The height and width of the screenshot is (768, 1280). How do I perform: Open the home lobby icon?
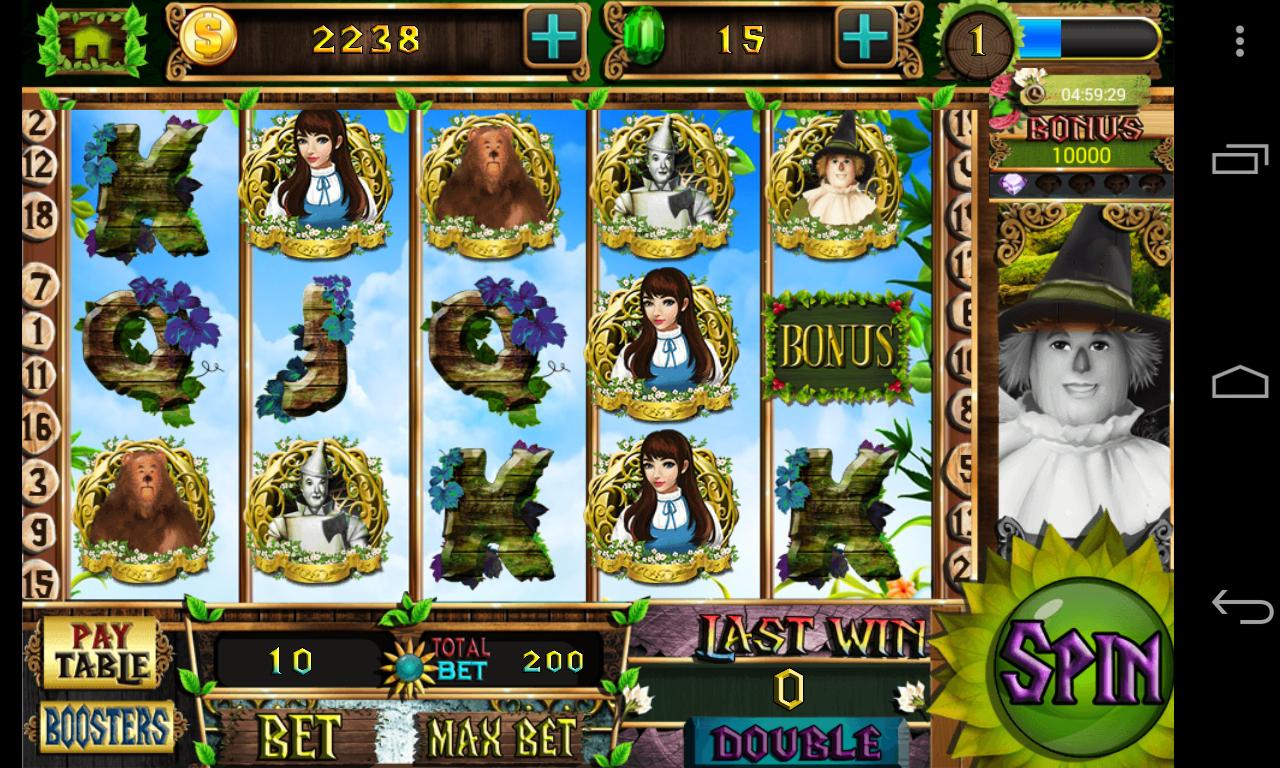click(90, 40)
